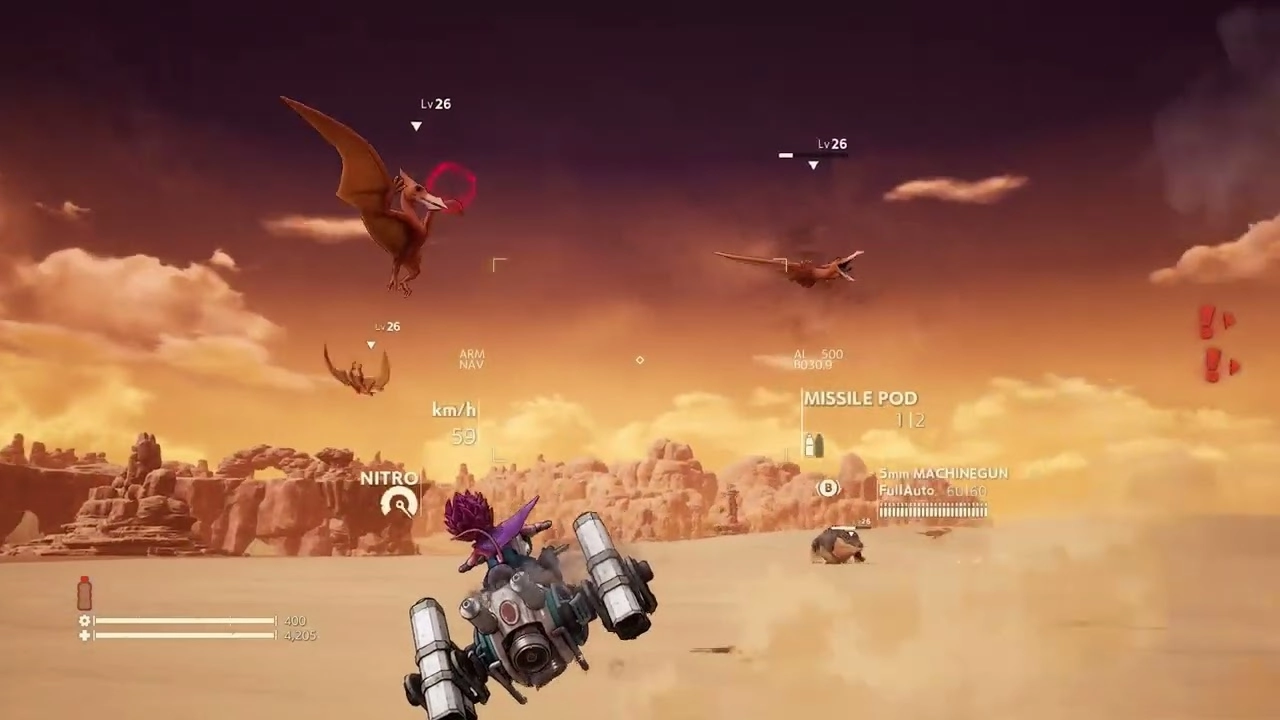This screenshot has width=1280, height=720.
Task: Expand the Lv 26 marker above the left pterodactyl
Action: [x=435, y=104]
